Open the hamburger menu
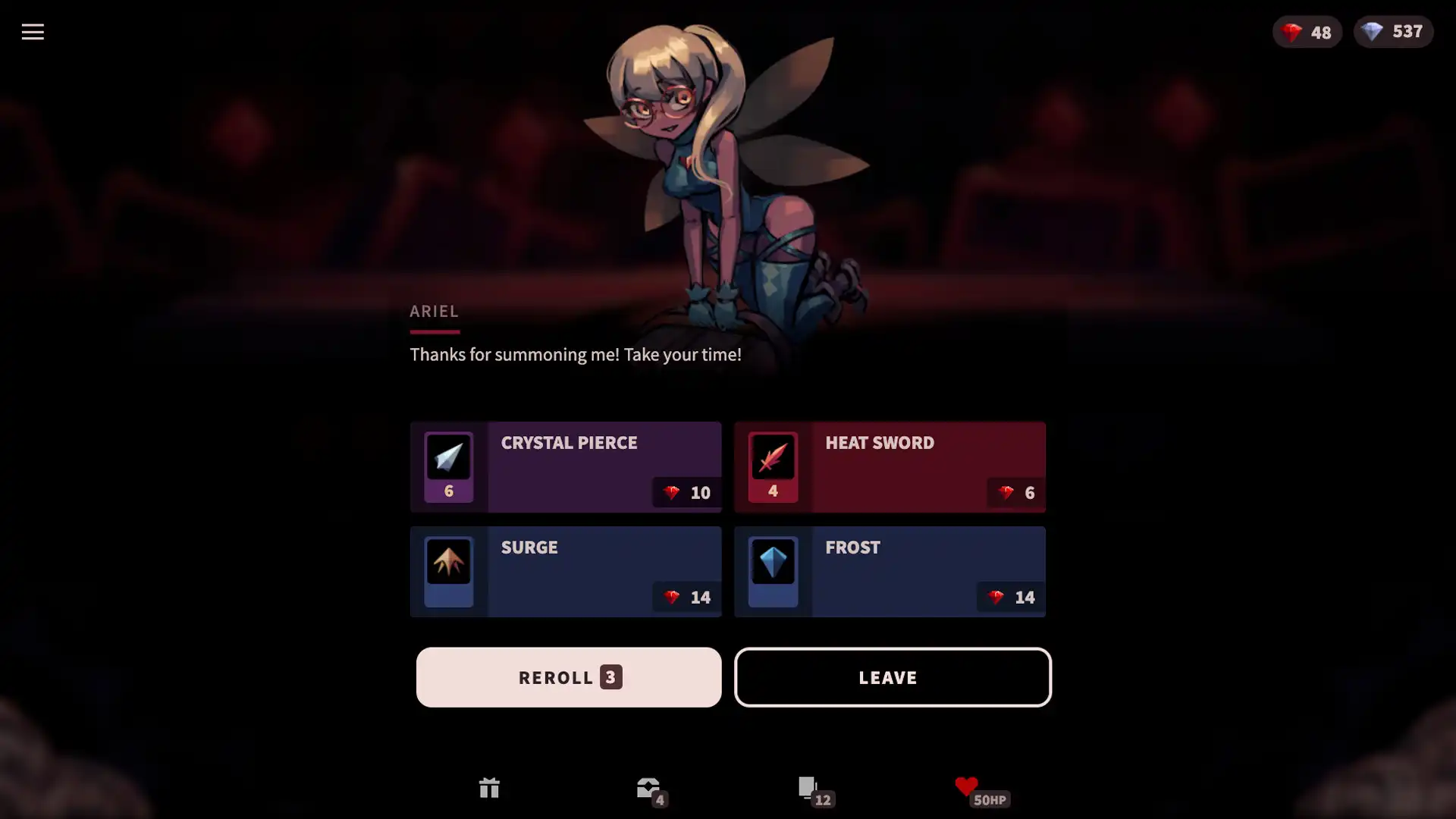1456x819 pixels. coord(33,32)
